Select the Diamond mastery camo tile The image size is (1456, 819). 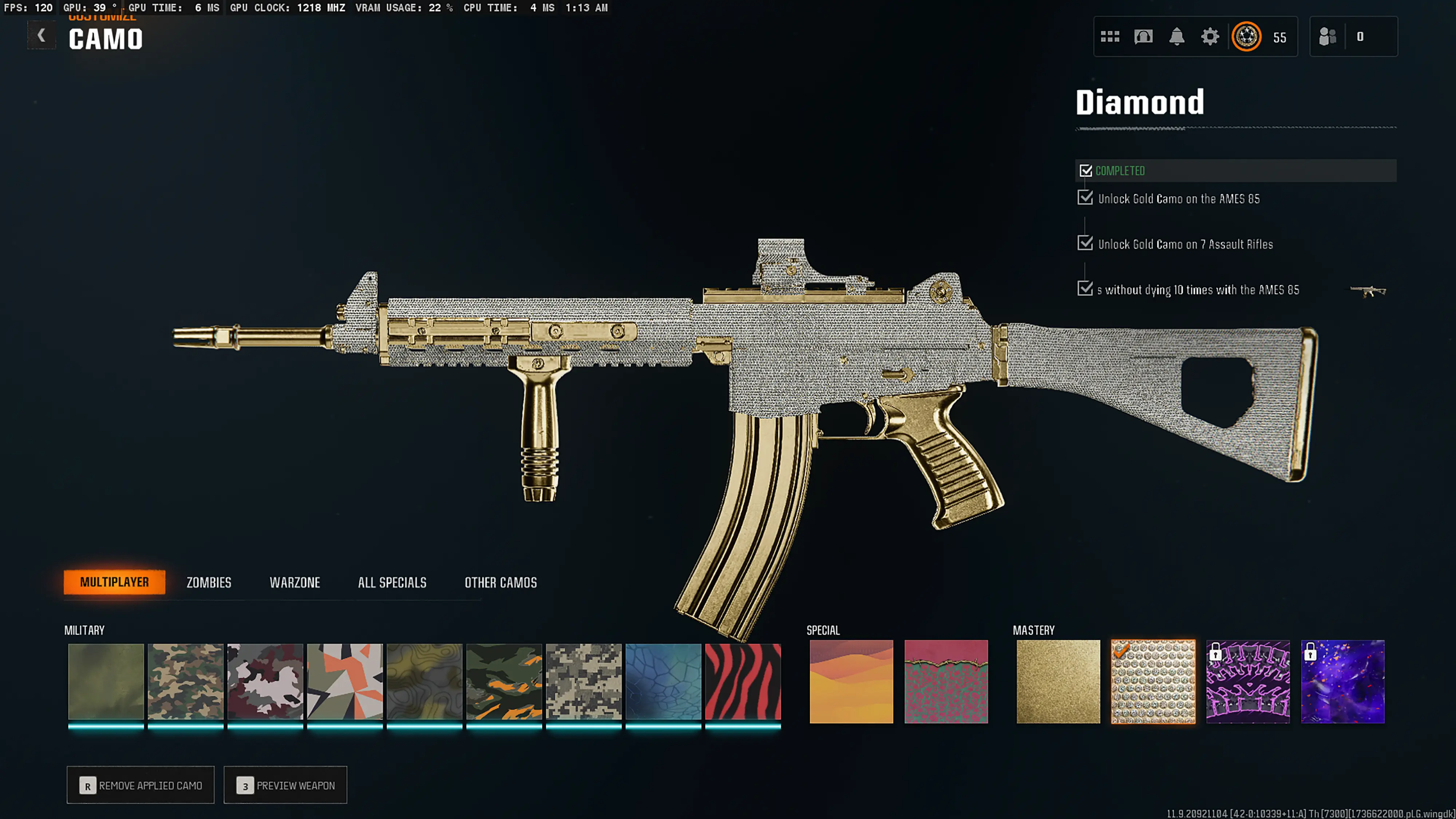tap(1153, 681)
